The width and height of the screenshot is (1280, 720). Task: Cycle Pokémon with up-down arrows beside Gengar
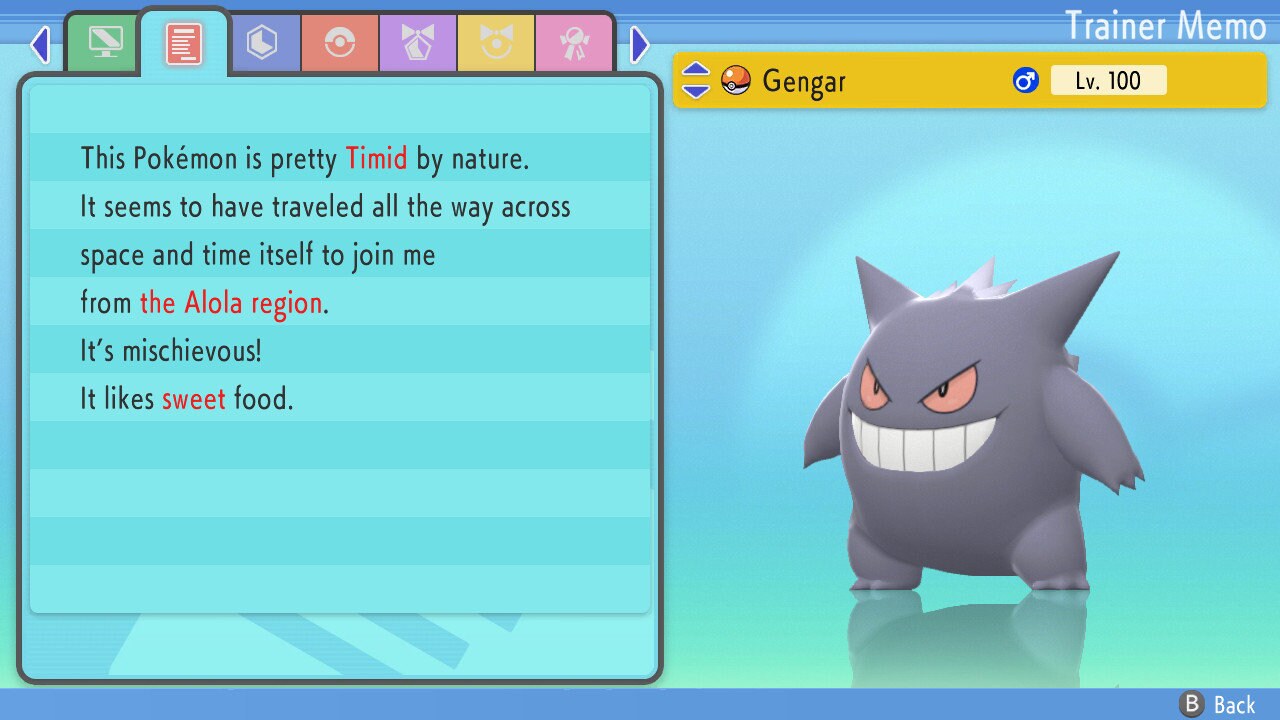696,80
